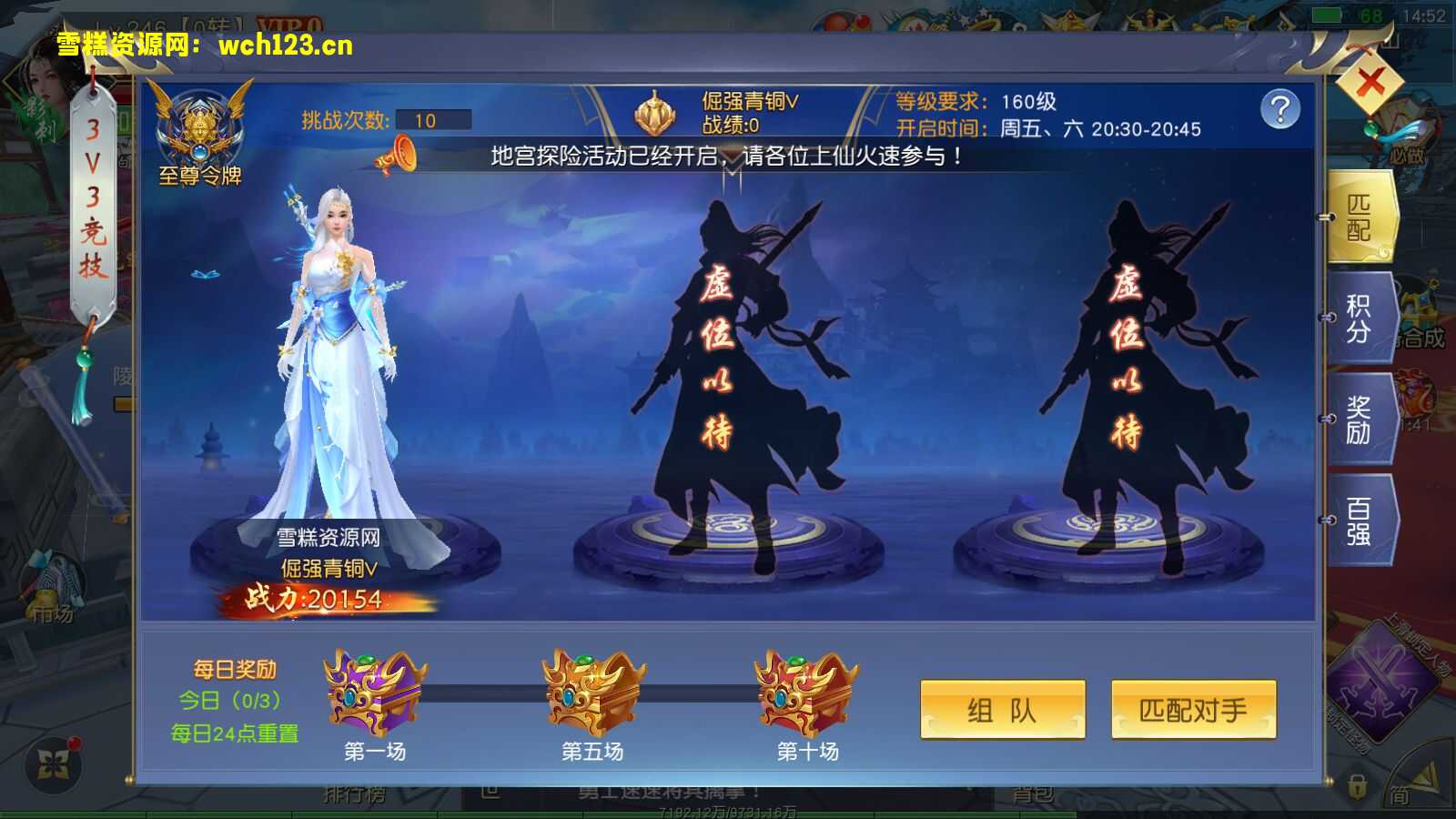Open the question mark help icon

pos(1282,111)
